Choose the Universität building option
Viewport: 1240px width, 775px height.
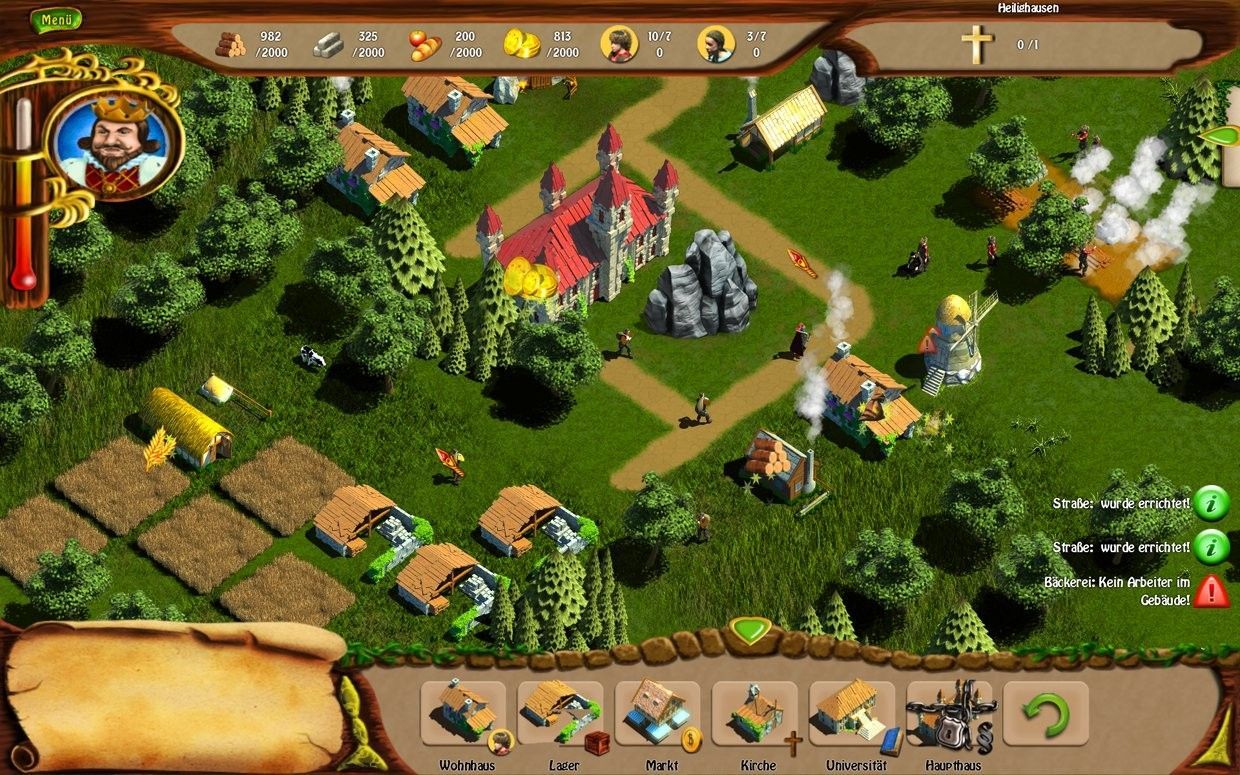[851, 713]
